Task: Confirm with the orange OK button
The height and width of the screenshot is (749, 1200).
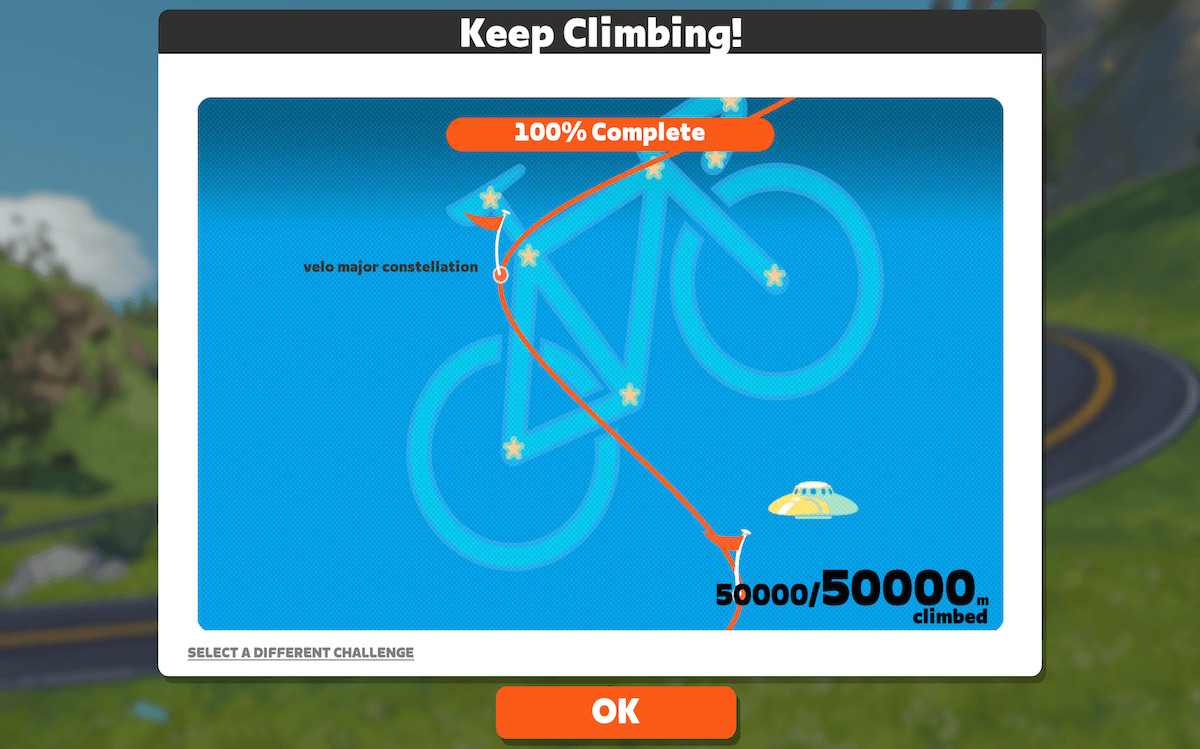Action: pyautogui.click(x=615, y=711)
